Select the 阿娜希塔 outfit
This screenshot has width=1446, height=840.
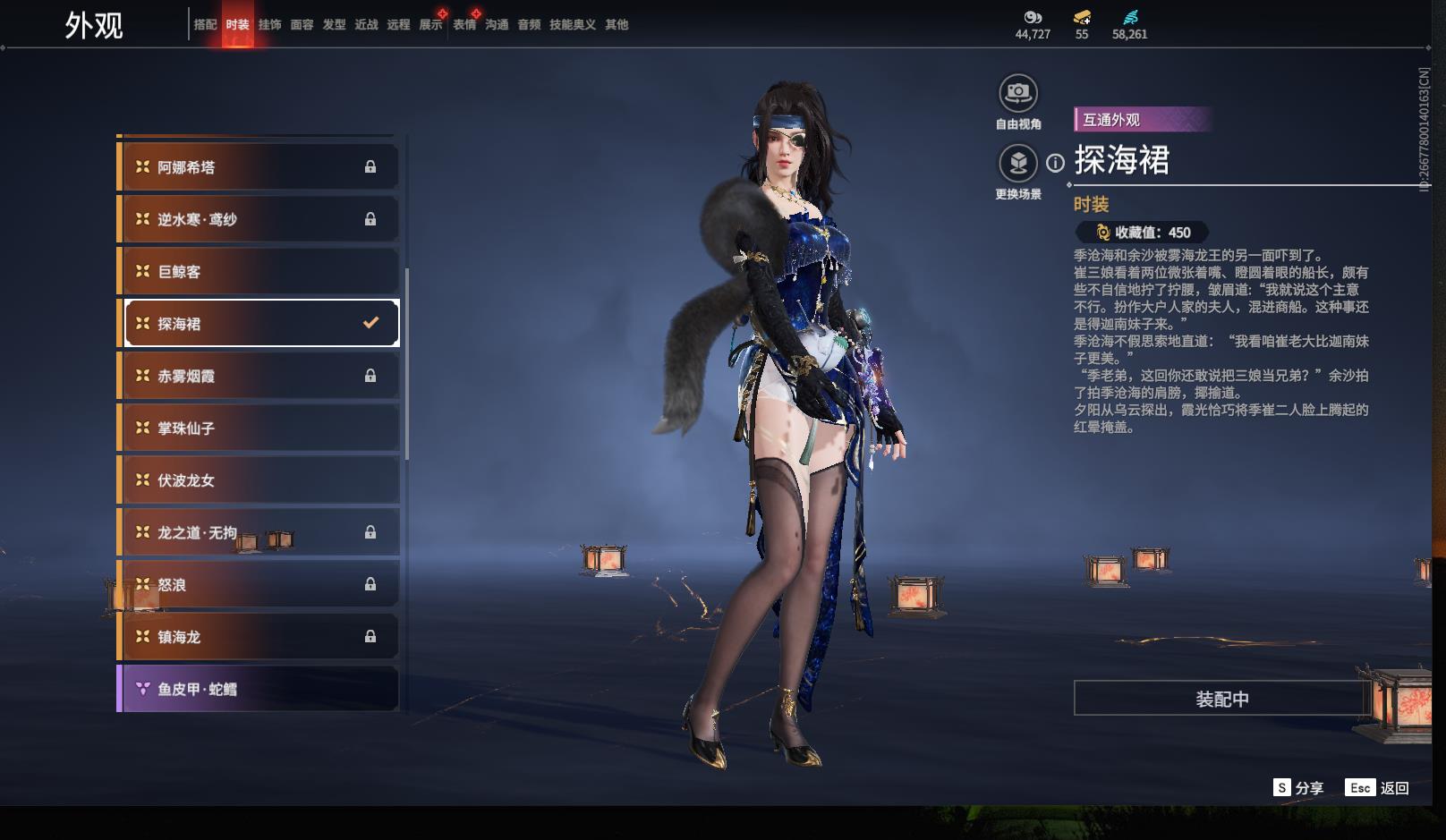[259, 167]
